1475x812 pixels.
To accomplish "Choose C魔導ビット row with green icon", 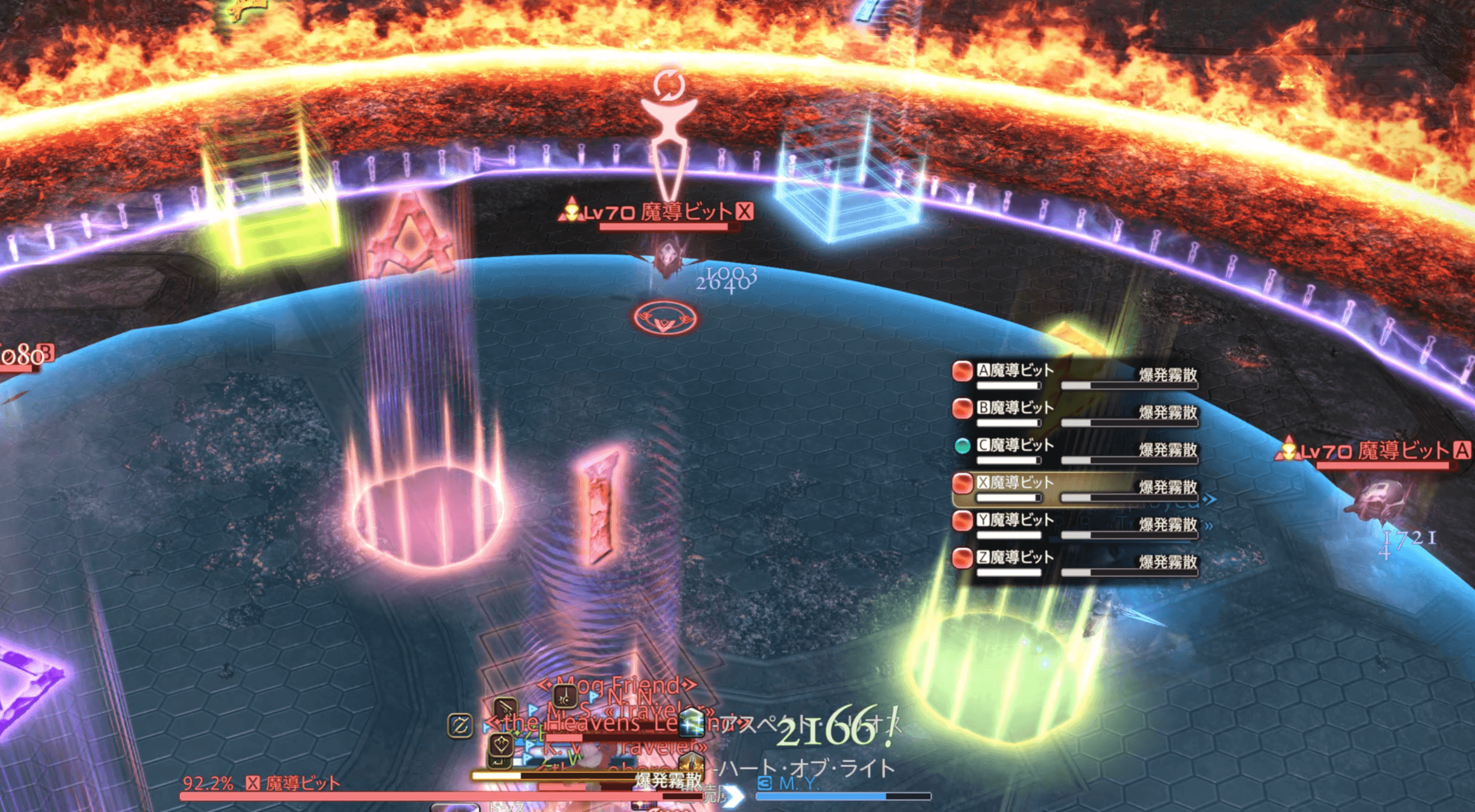I will pyautogui.click(x=1015, y=446).
